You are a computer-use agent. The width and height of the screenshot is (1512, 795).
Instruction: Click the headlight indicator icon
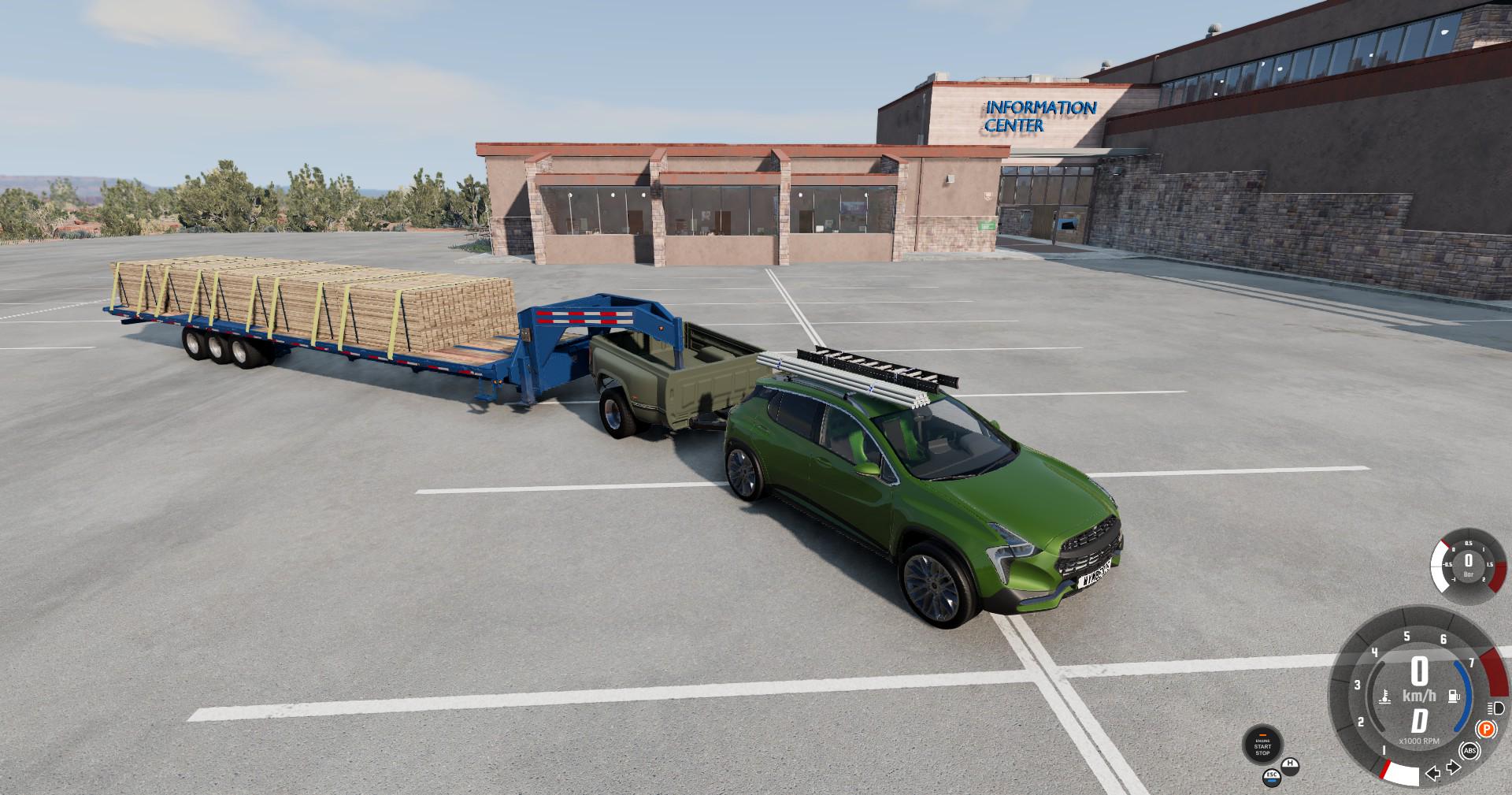click(x=1495, y=708)
